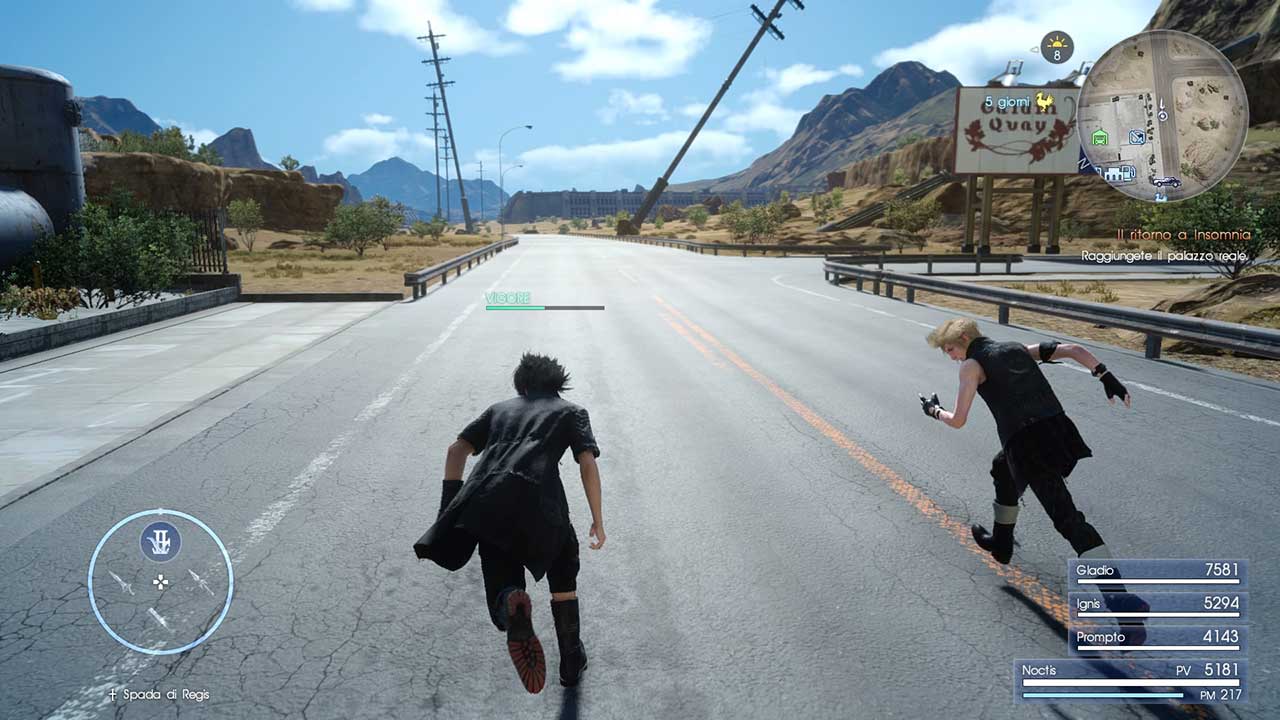Choose Prompto in the party list

point(1157,638)
